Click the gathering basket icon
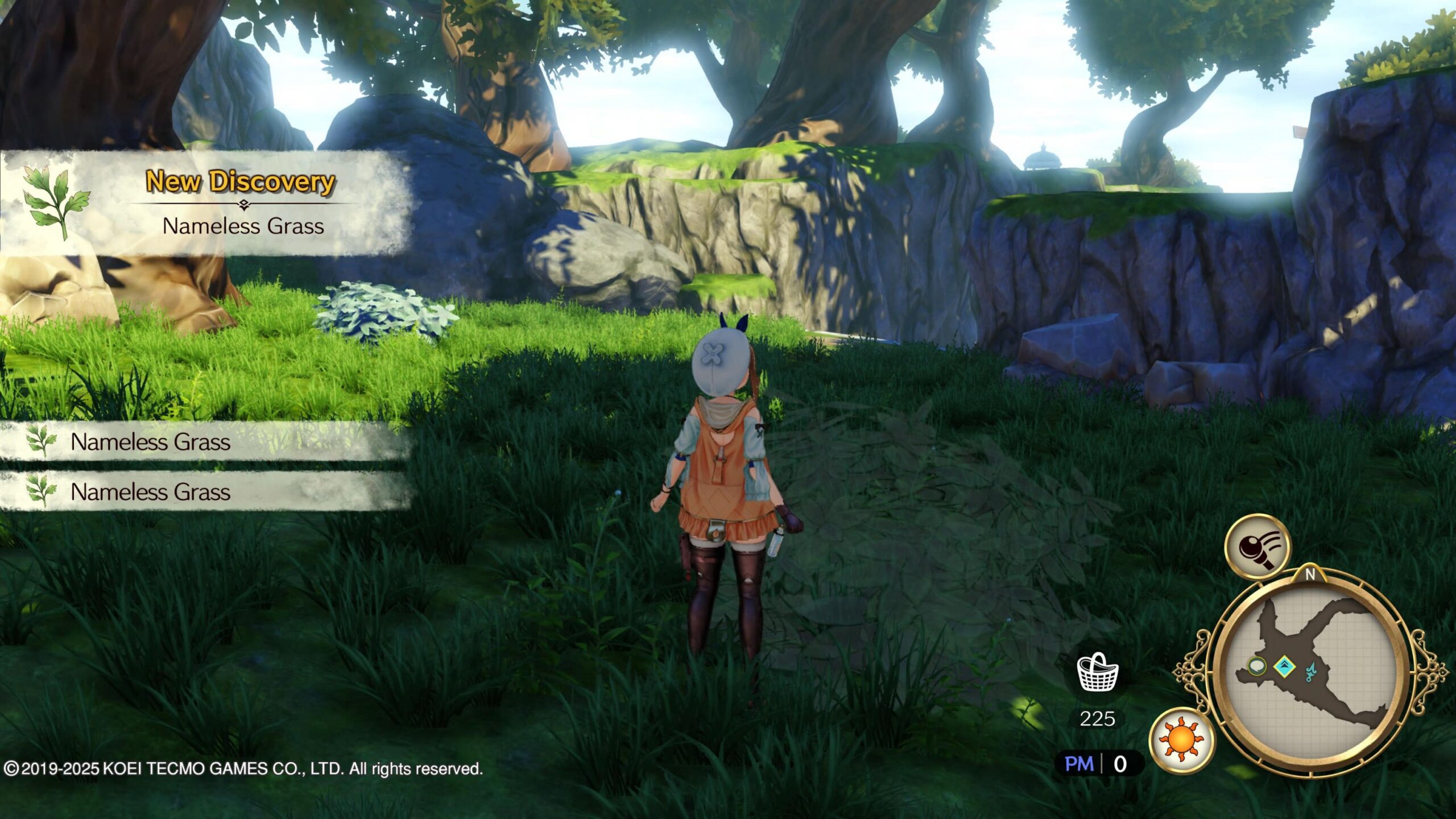Screen dimensions: 1456x819 click(x=1098, y=673)
